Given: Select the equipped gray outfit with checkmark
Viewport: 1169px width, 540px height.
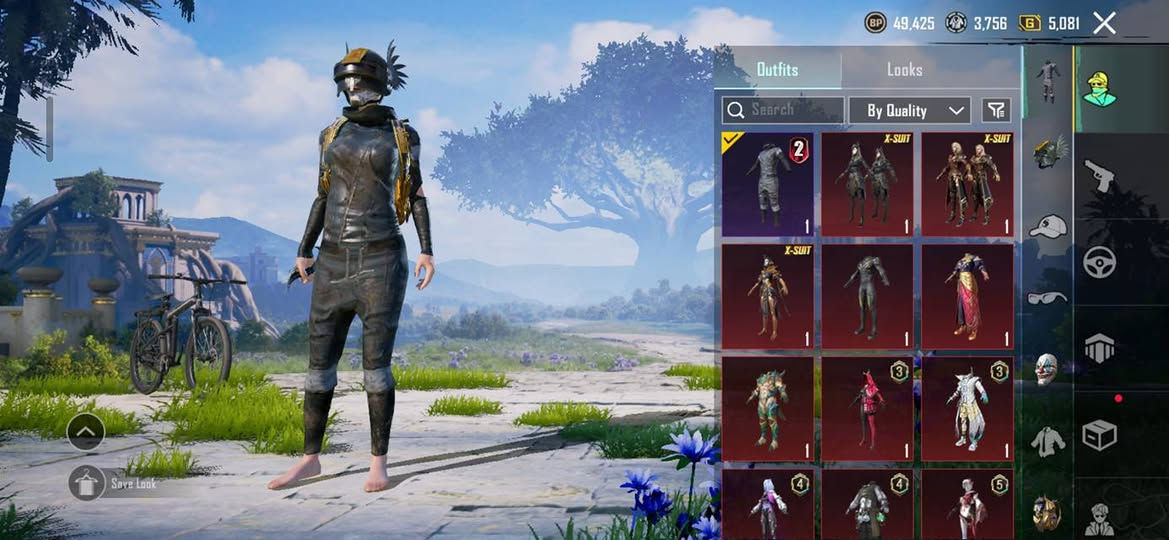Looking at the screenshot, I should pyautogui.click(x=767, y=184).
